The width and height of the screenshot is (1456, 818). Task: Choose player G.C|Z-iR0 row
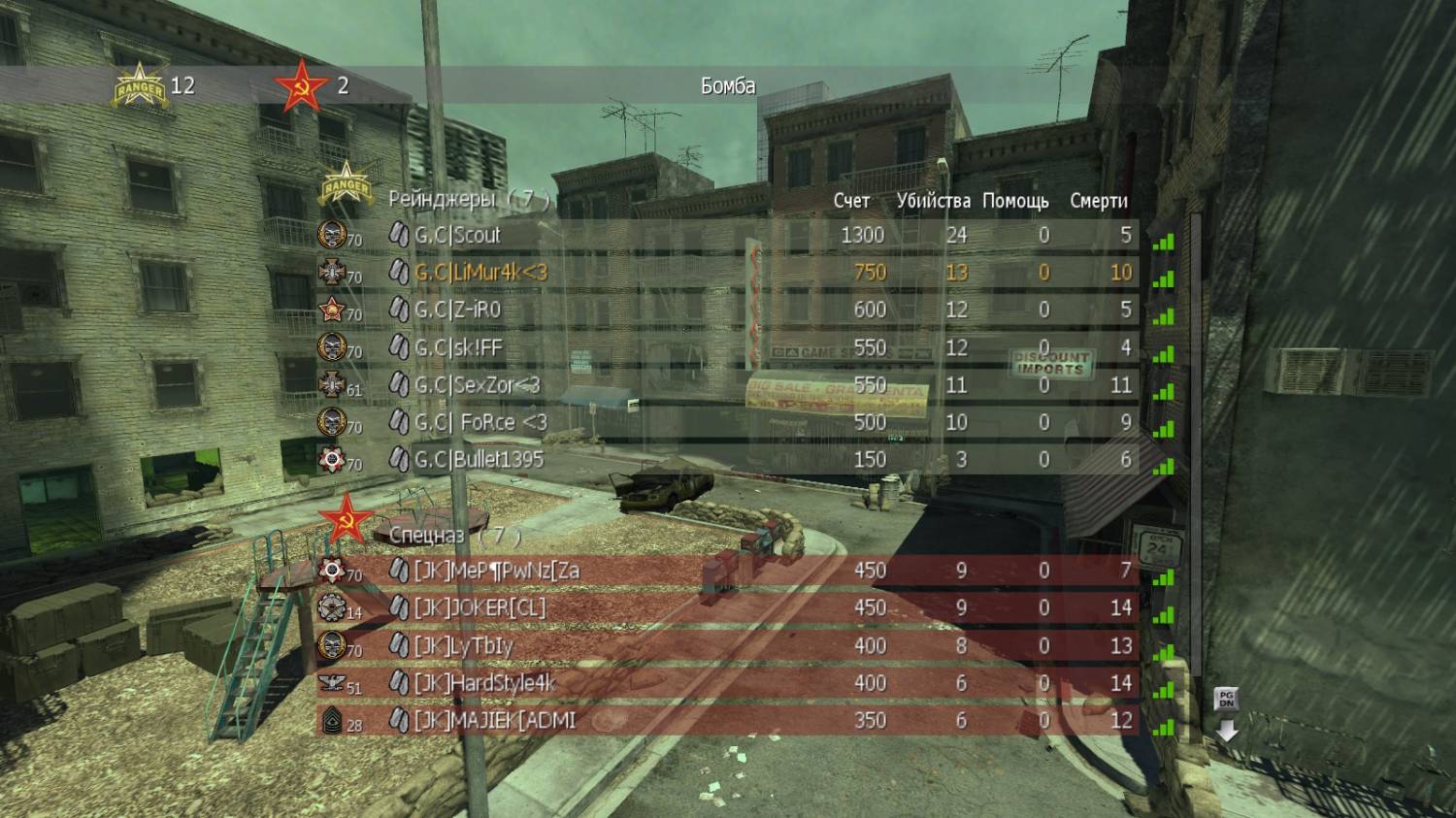[x=459, y=310]
